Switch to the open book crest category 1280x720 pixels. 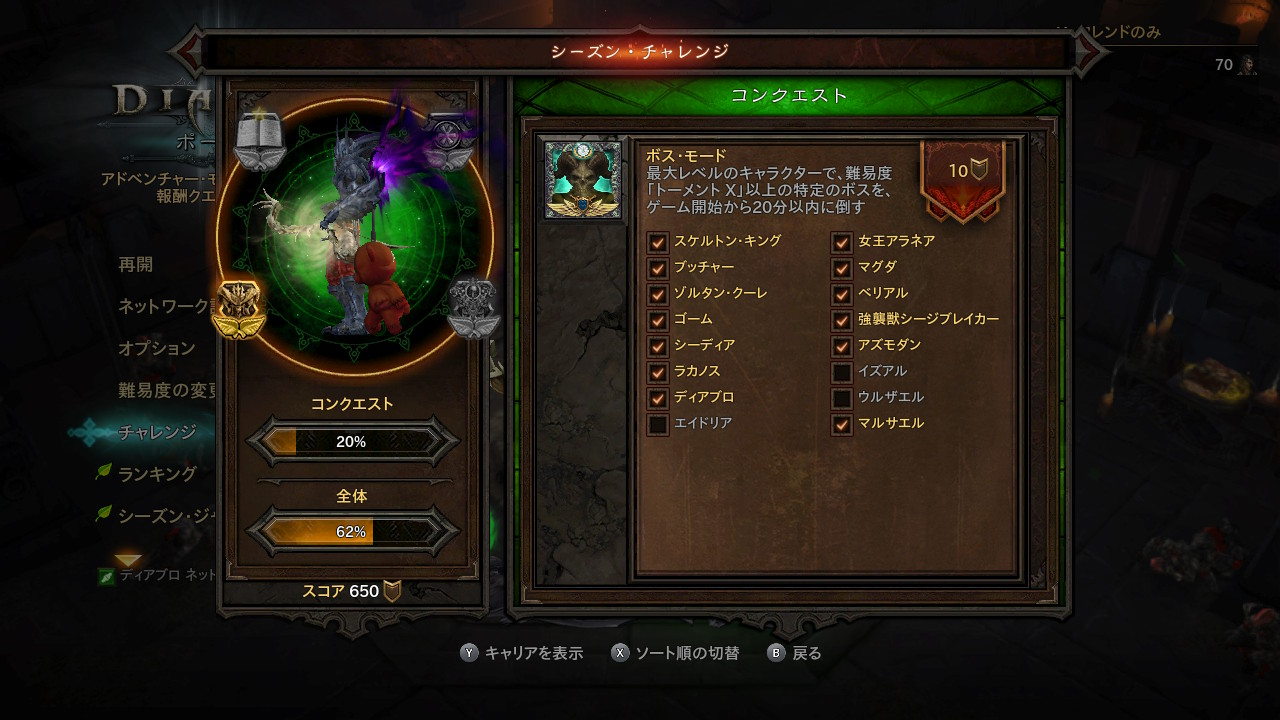[x=259, y=138]
